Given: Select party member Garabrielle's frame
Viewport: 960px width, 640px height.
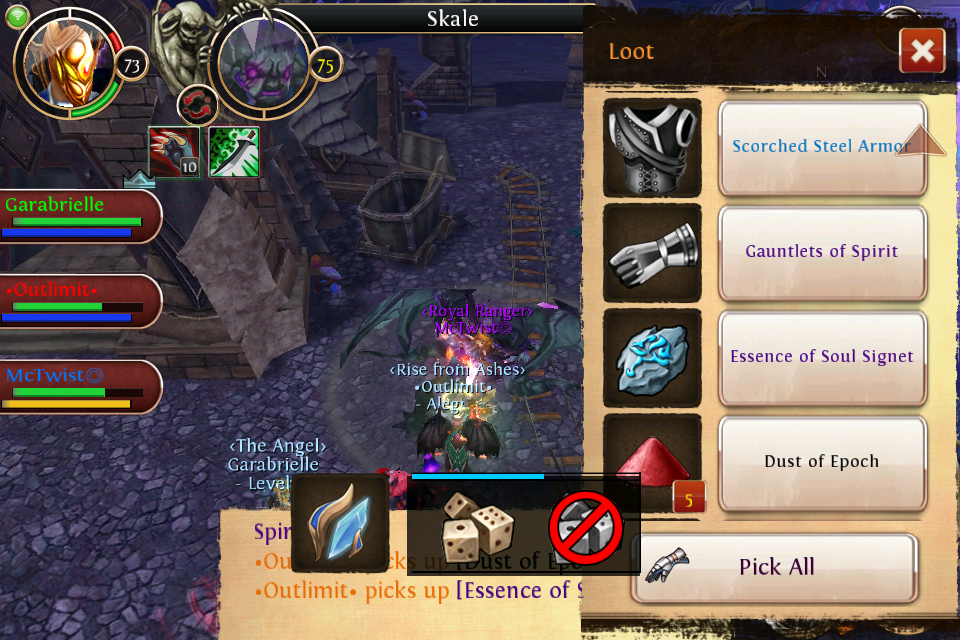Looking at the screenshot, I should [x=80, y=216].
